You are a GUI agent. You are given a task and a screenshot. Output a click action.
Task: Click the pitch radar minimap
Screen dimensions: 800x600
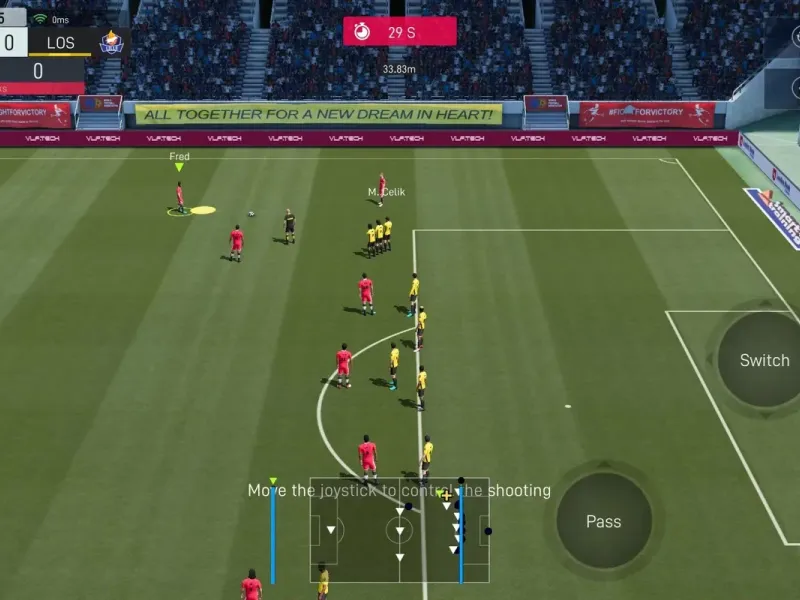[399, 529]
